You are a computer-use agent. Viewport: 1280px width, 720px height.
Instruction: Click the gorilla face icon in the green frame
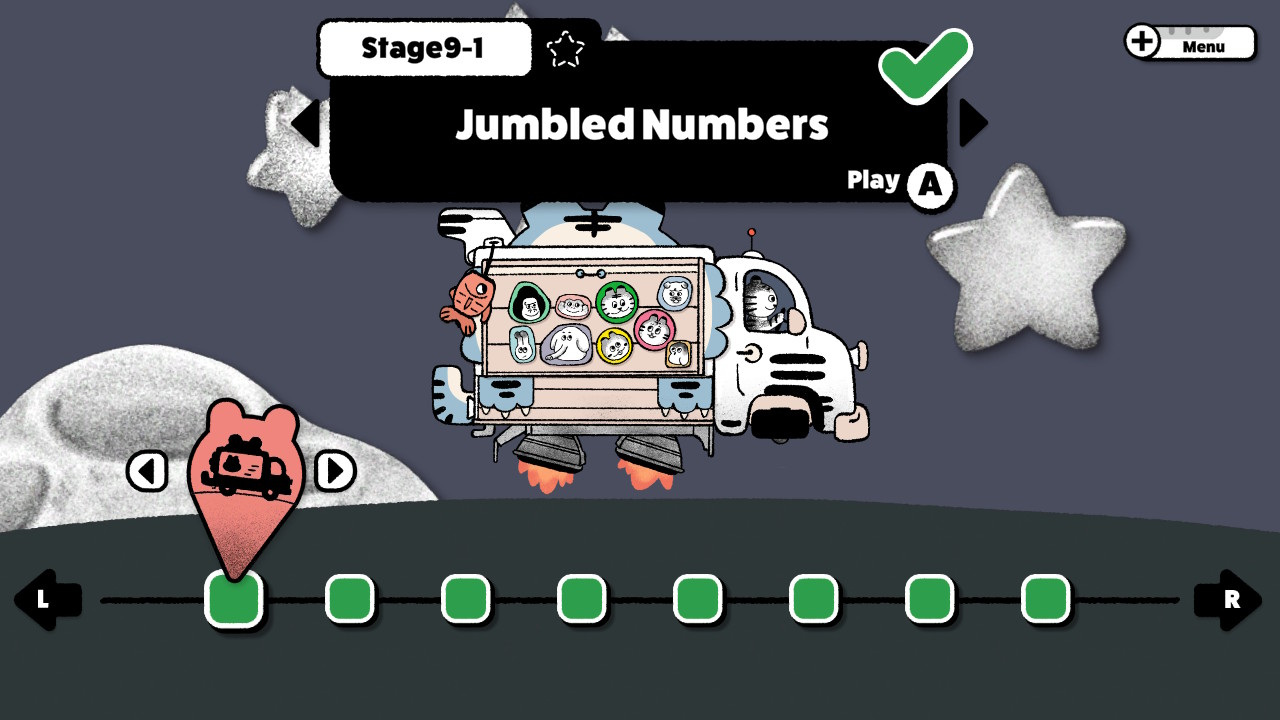pos(528,303)
